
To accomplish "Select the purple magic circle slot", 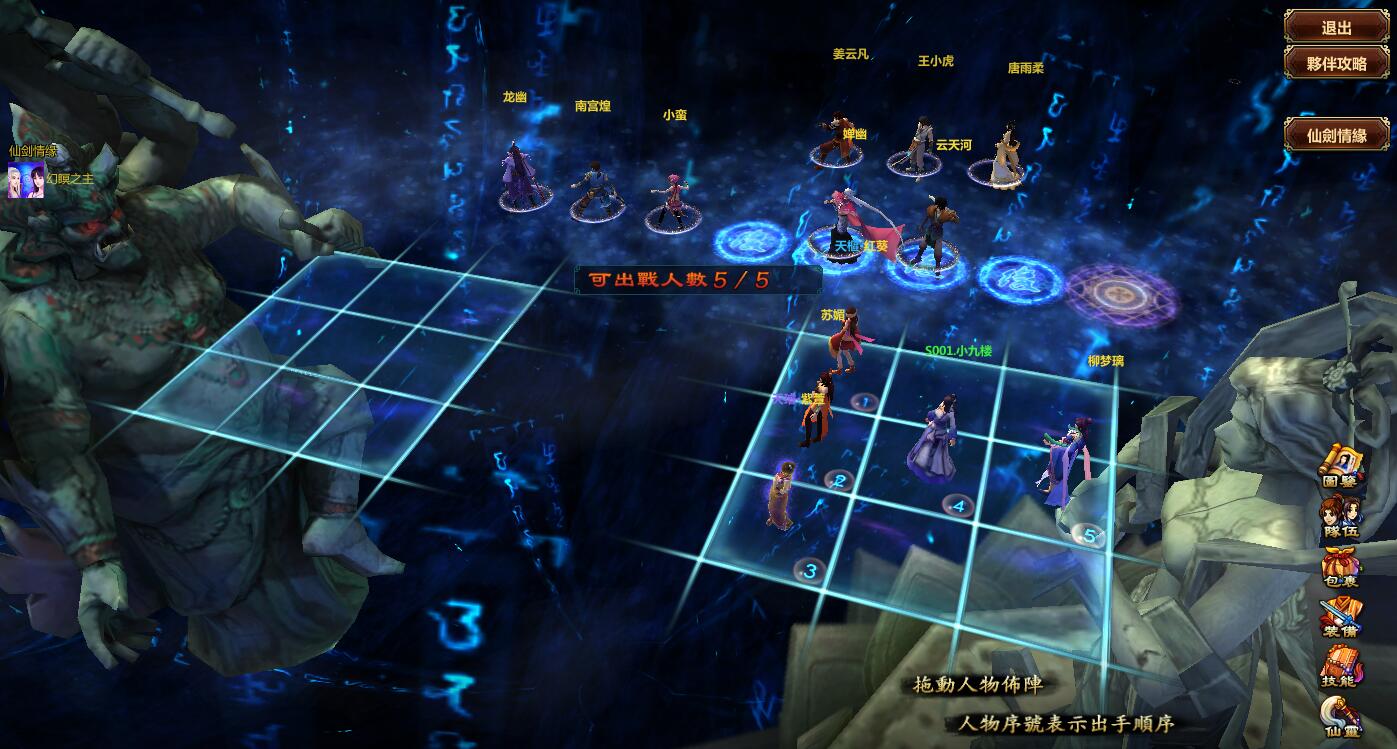I will (1119, 292).
